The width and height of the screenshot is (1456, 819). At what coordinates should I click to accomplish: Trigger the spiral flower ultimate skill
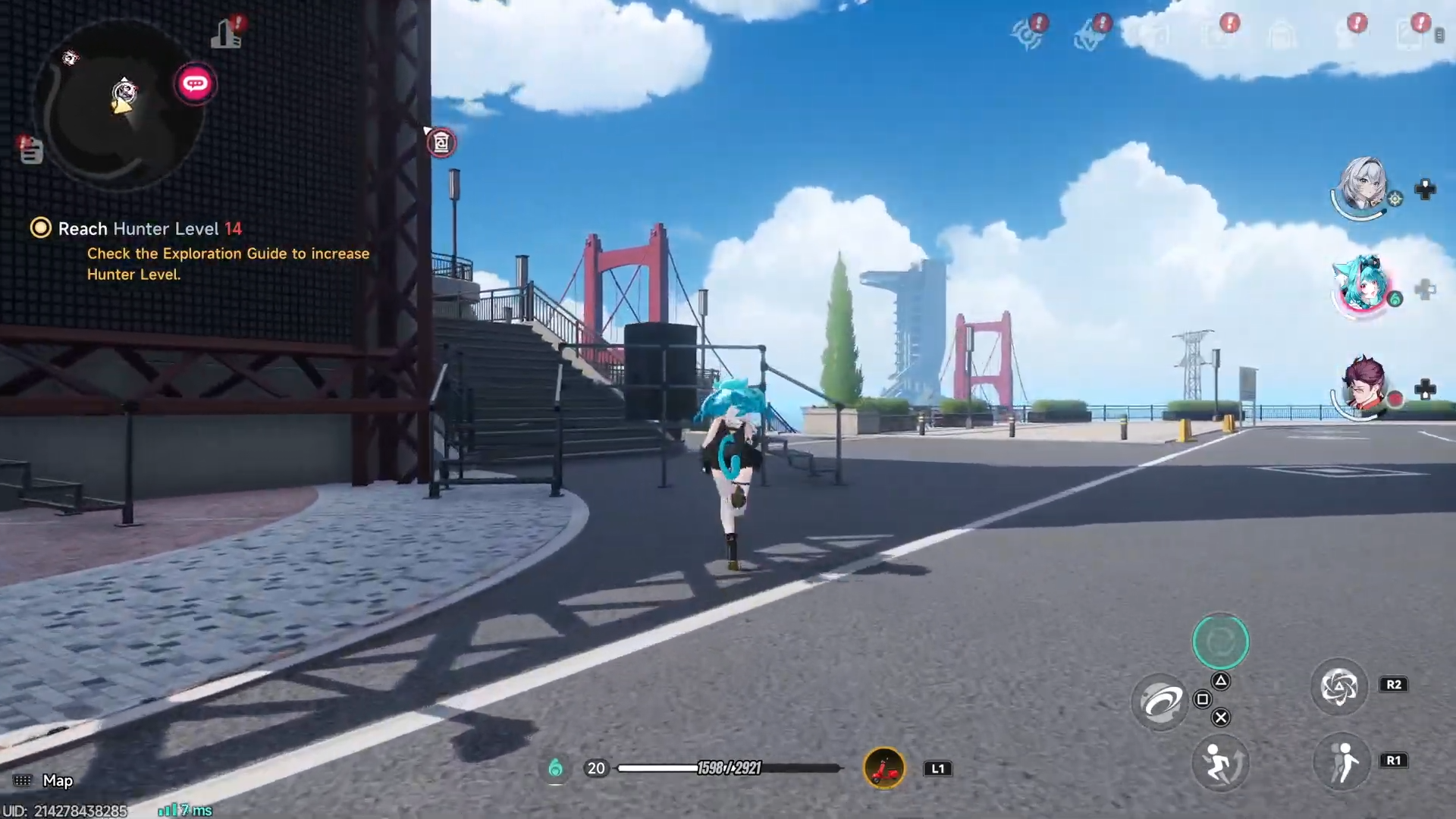click(1339, 687)
